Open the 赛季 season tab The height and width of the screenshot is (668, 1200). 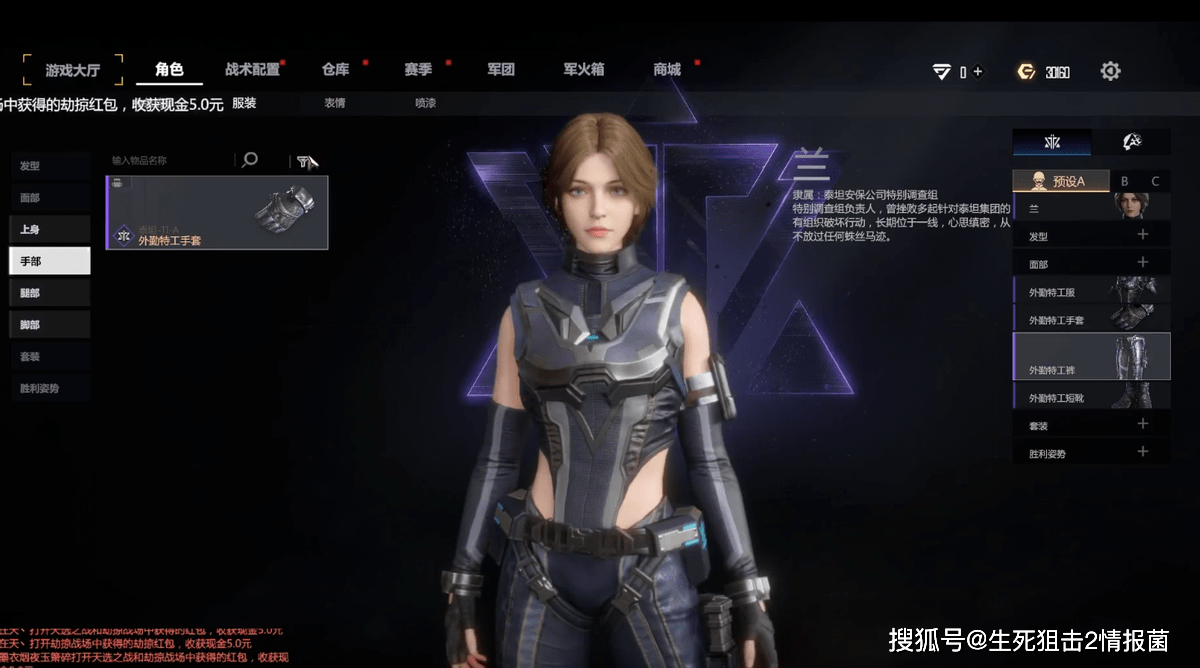coord(418,70)
